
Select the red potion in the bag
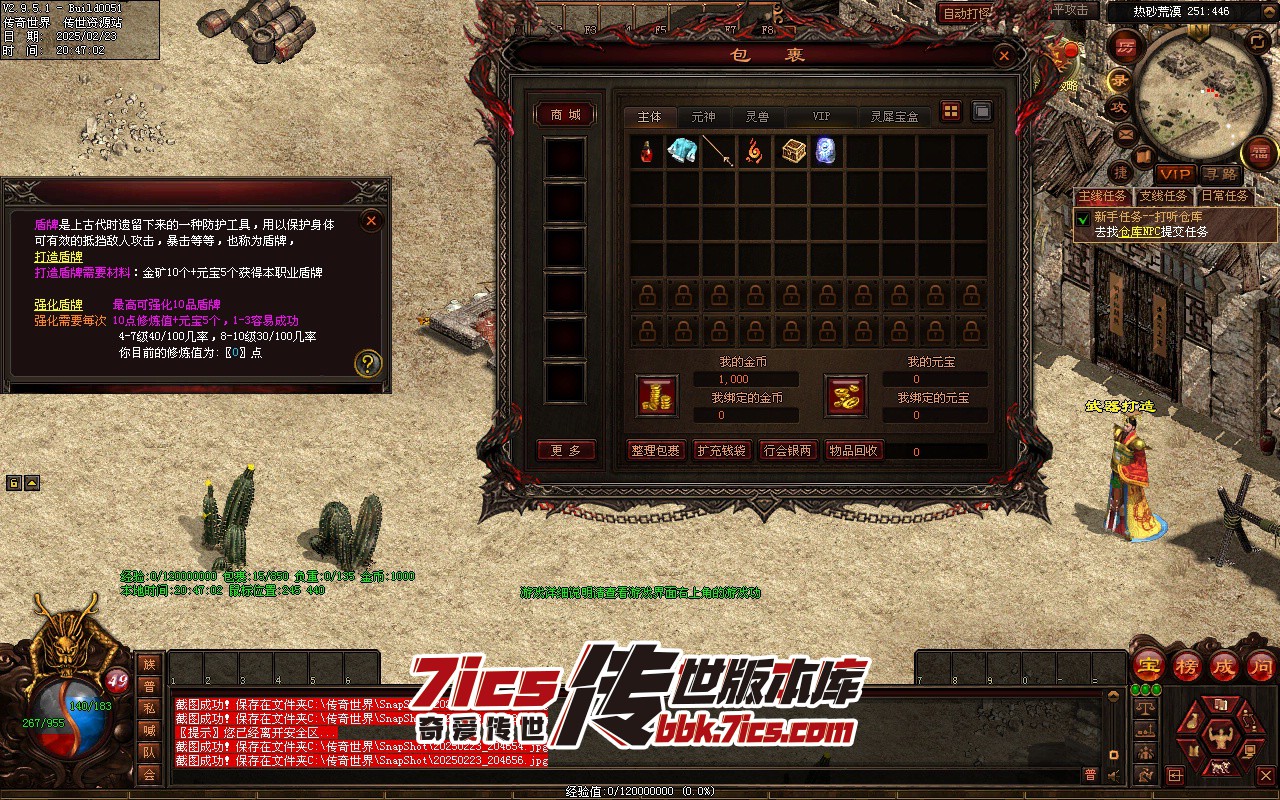click(x=649, y=152)
